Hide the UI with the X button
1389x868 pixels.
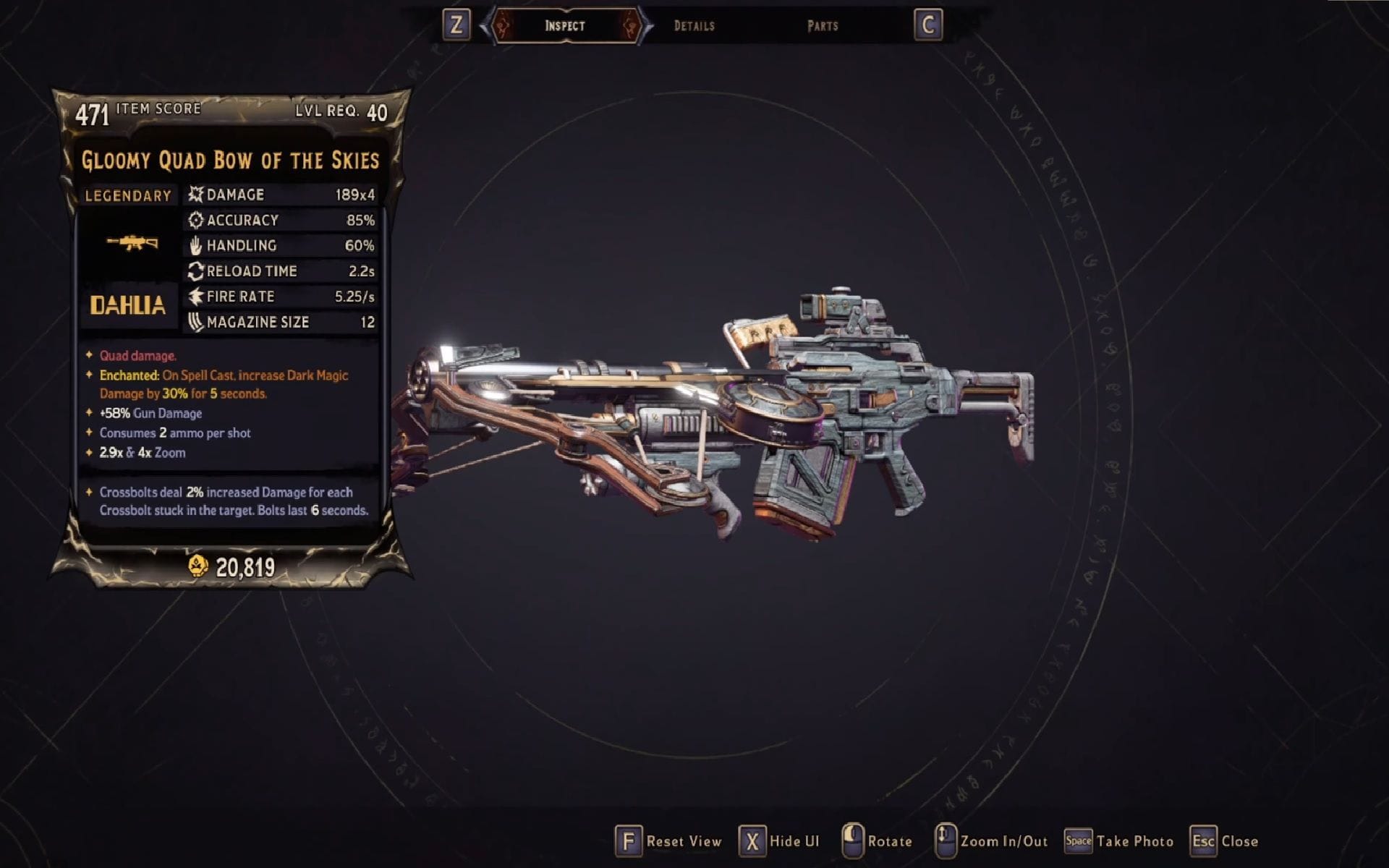(752, 841)
